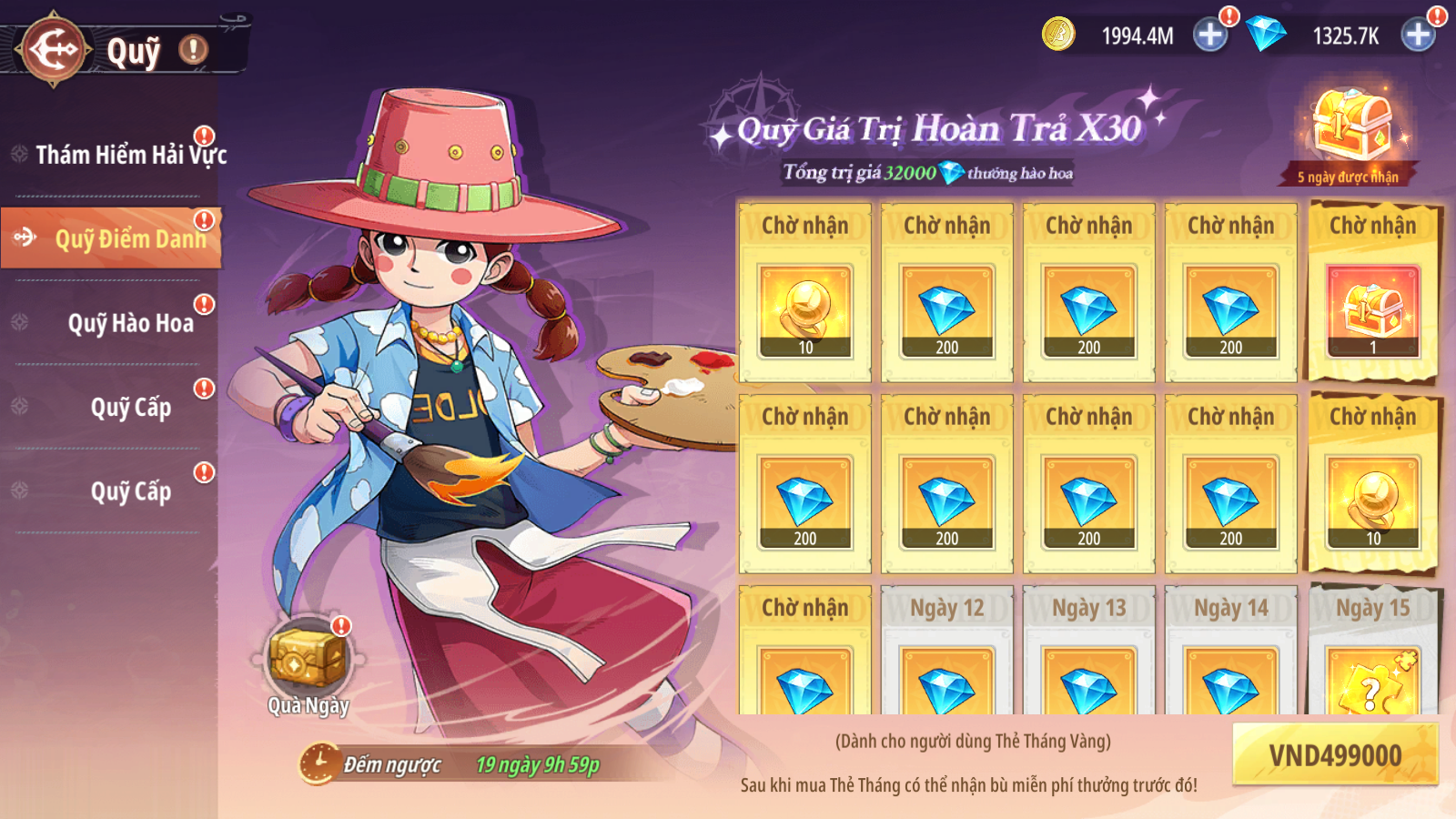Add more diamonds with plus button
This screenshot has width=1456, height=819.
[x=1418, y=35]
